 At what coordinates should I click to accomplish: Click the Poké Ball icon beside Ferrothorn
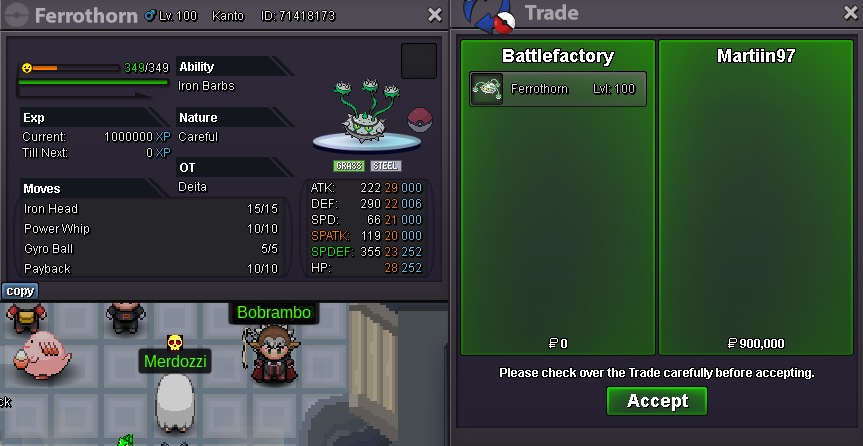pyautogui.click(x=421, y=121)
